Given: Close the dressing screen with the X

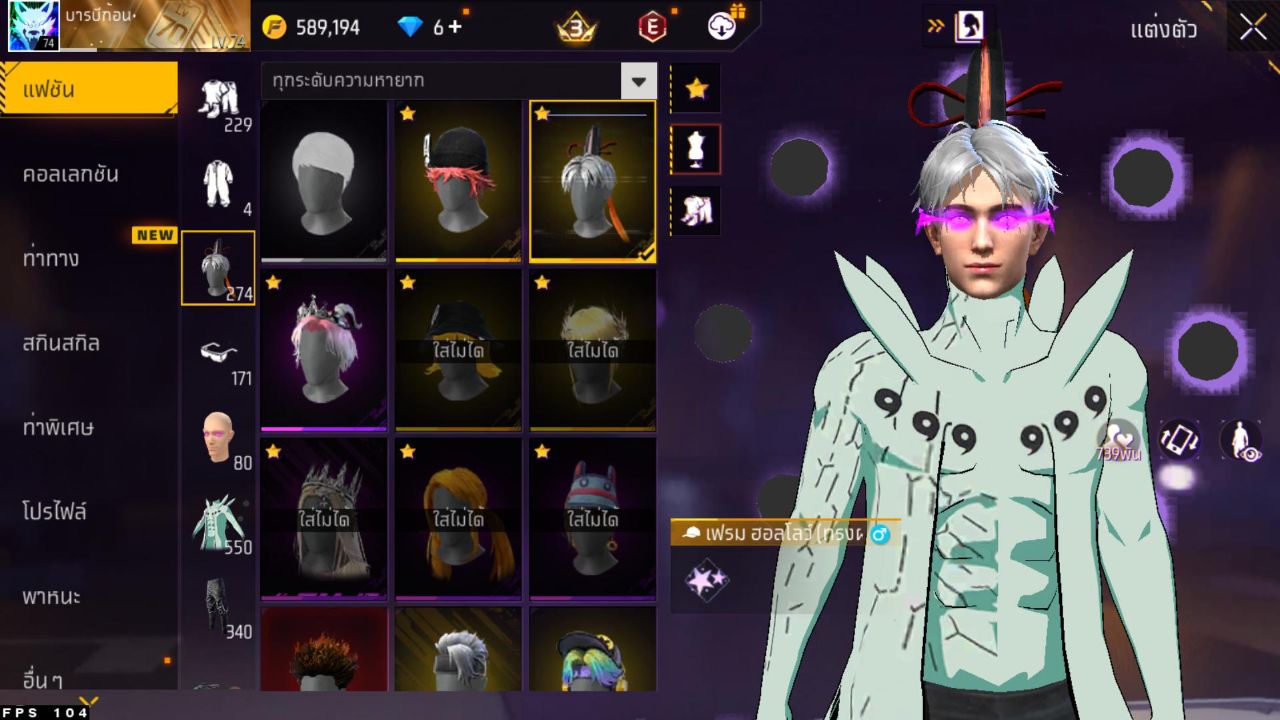Looking at the screenshot, I should tap(1252, 28).
